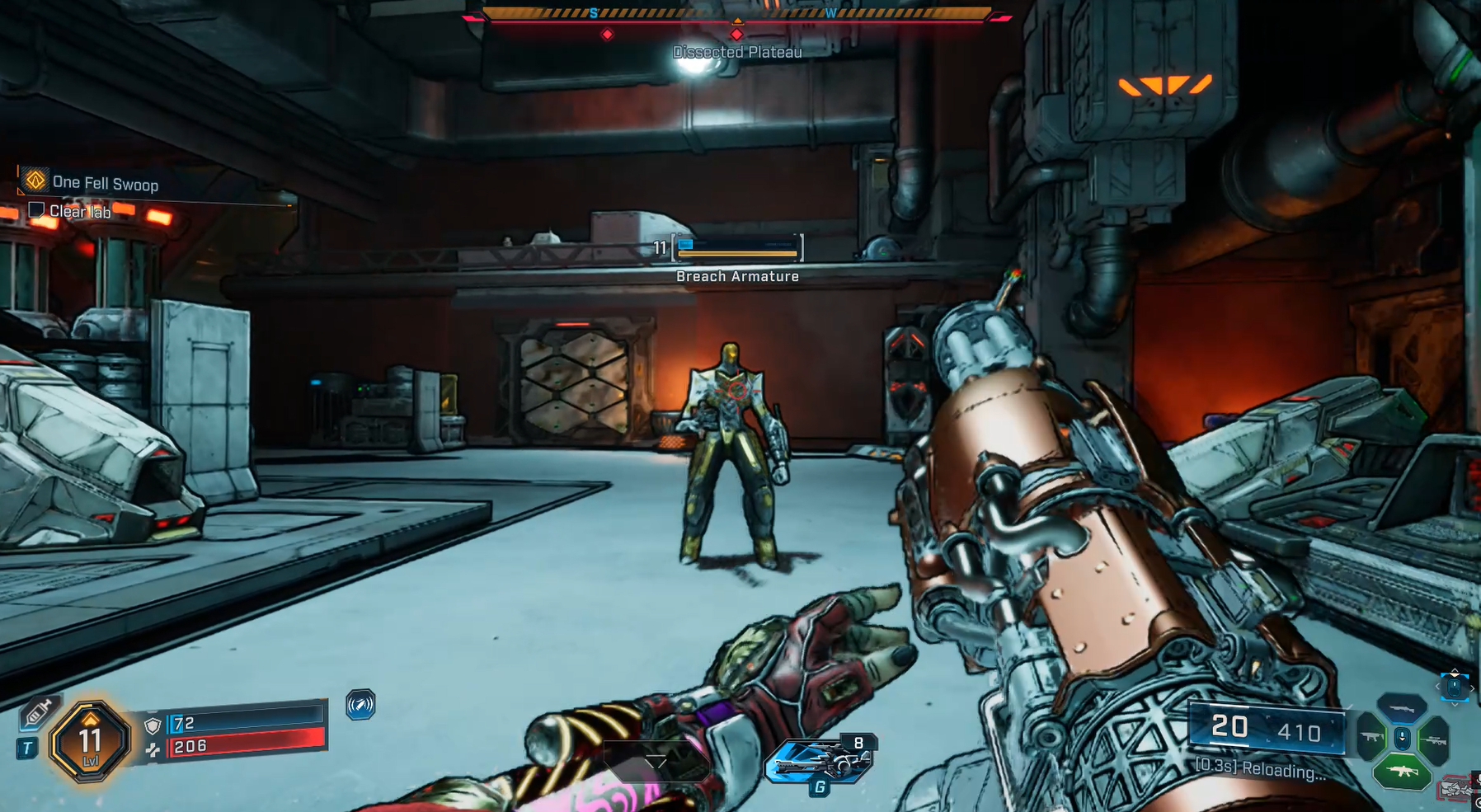The image size is (1481, 812).
Task: Use the repair kit syringe icon
Action: [x=38, y=712]
